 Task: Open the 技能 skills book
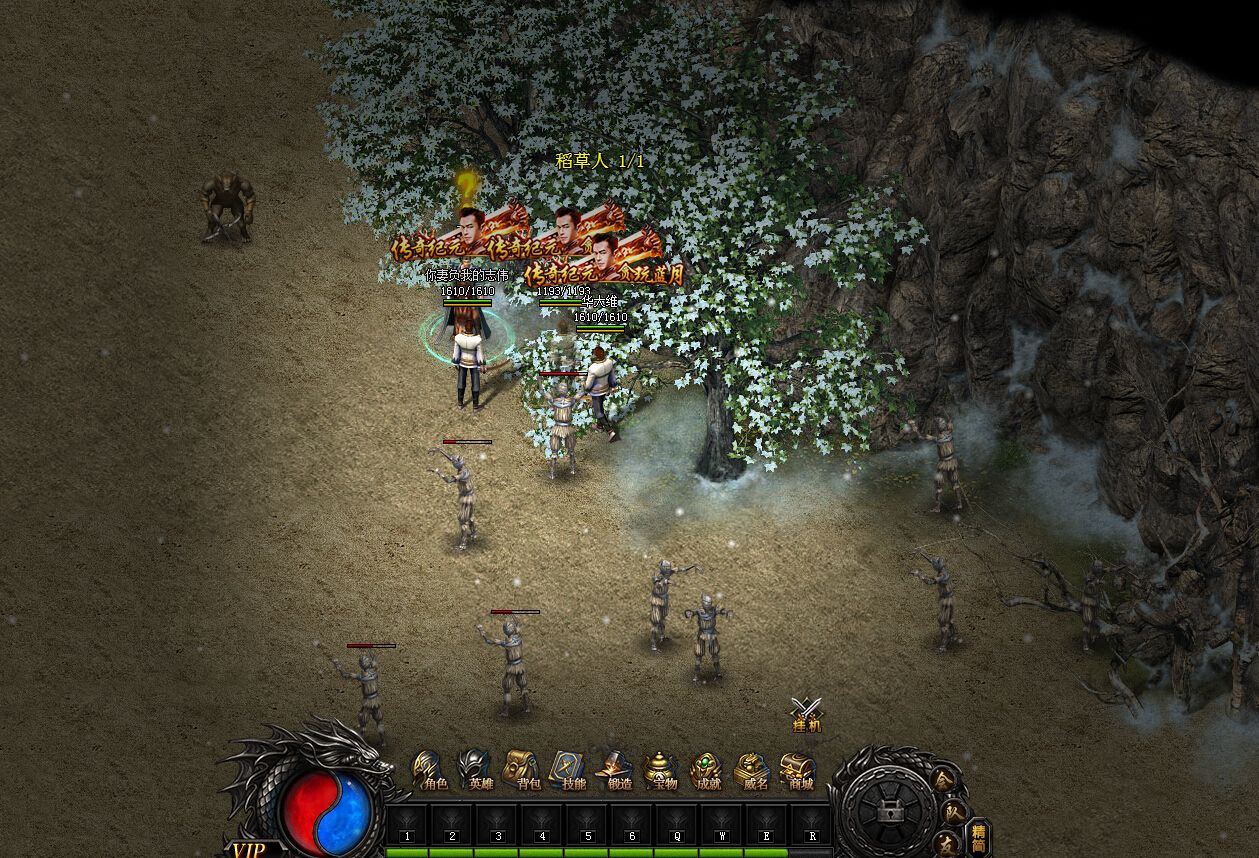[568, 771]
